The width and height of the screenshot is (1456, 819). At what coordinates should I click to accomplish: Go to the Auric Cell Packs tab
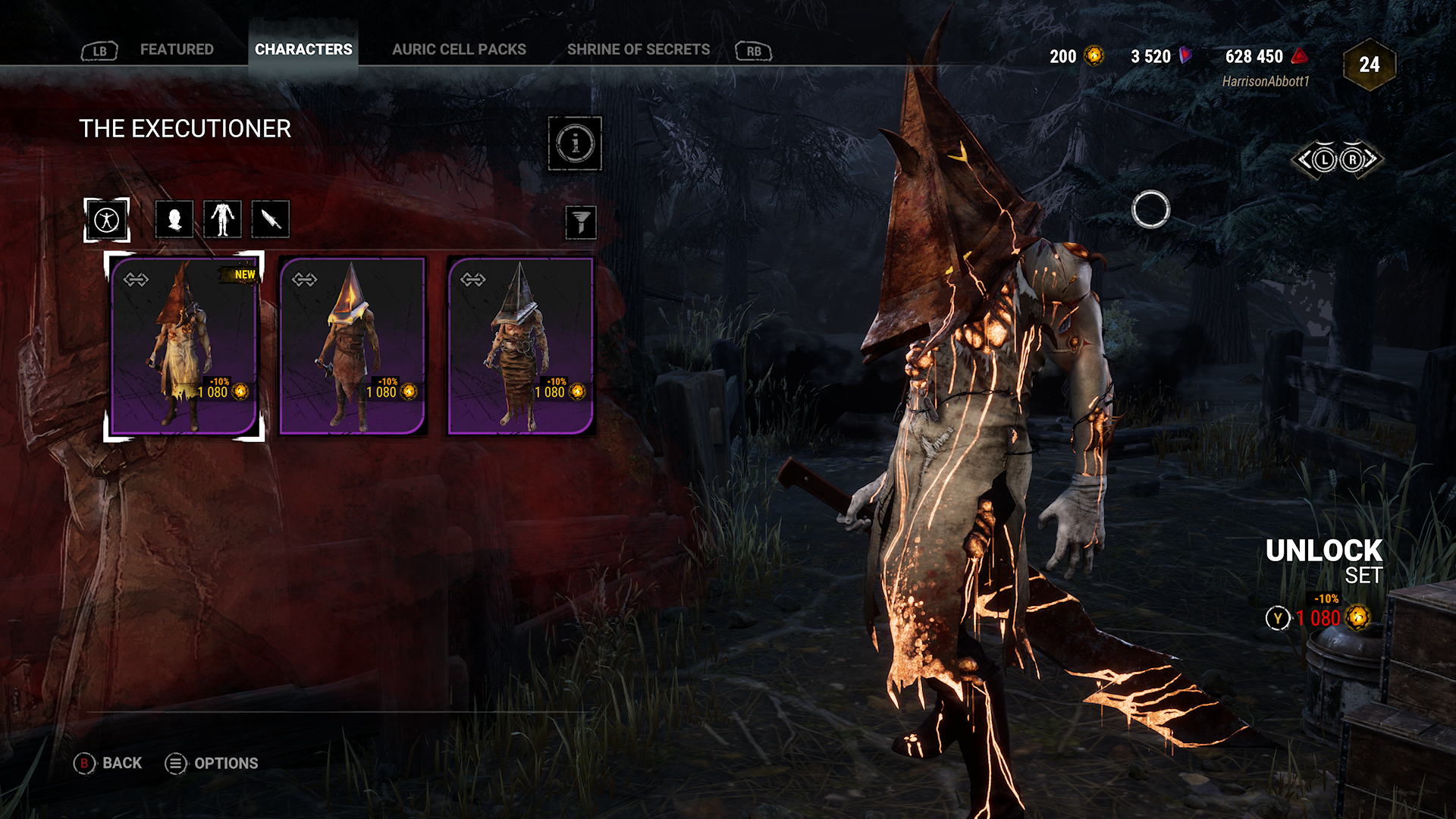tap(459, 50)
